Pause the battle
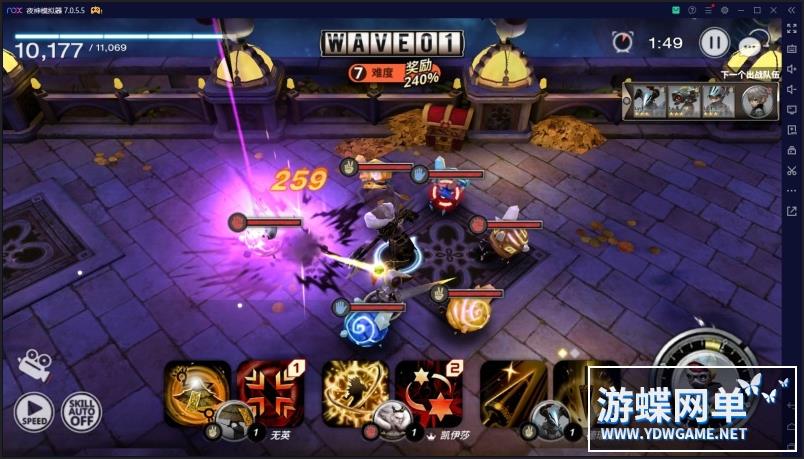 point(714,42)
